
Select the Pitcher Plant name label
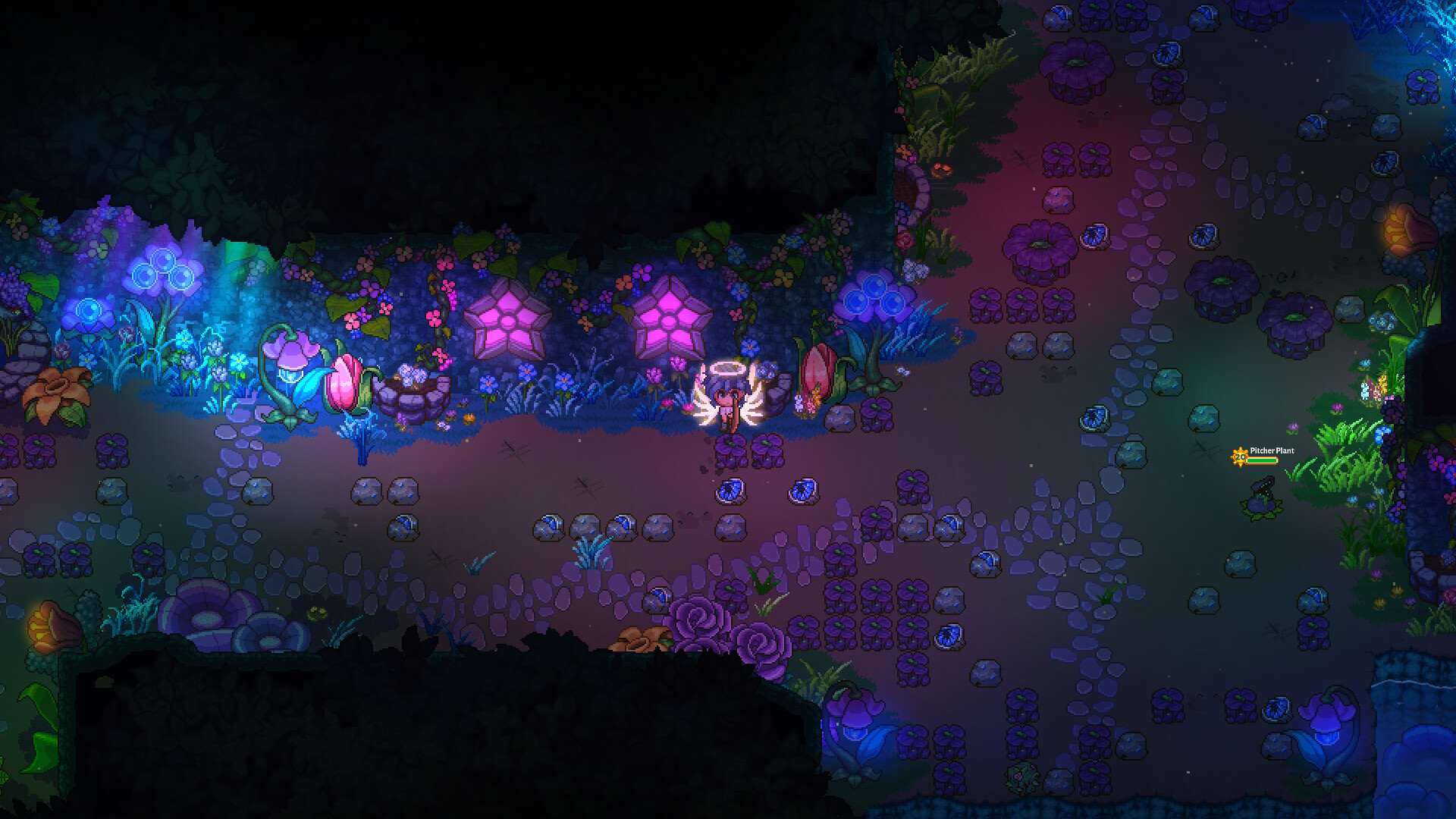click(1272, 450)
